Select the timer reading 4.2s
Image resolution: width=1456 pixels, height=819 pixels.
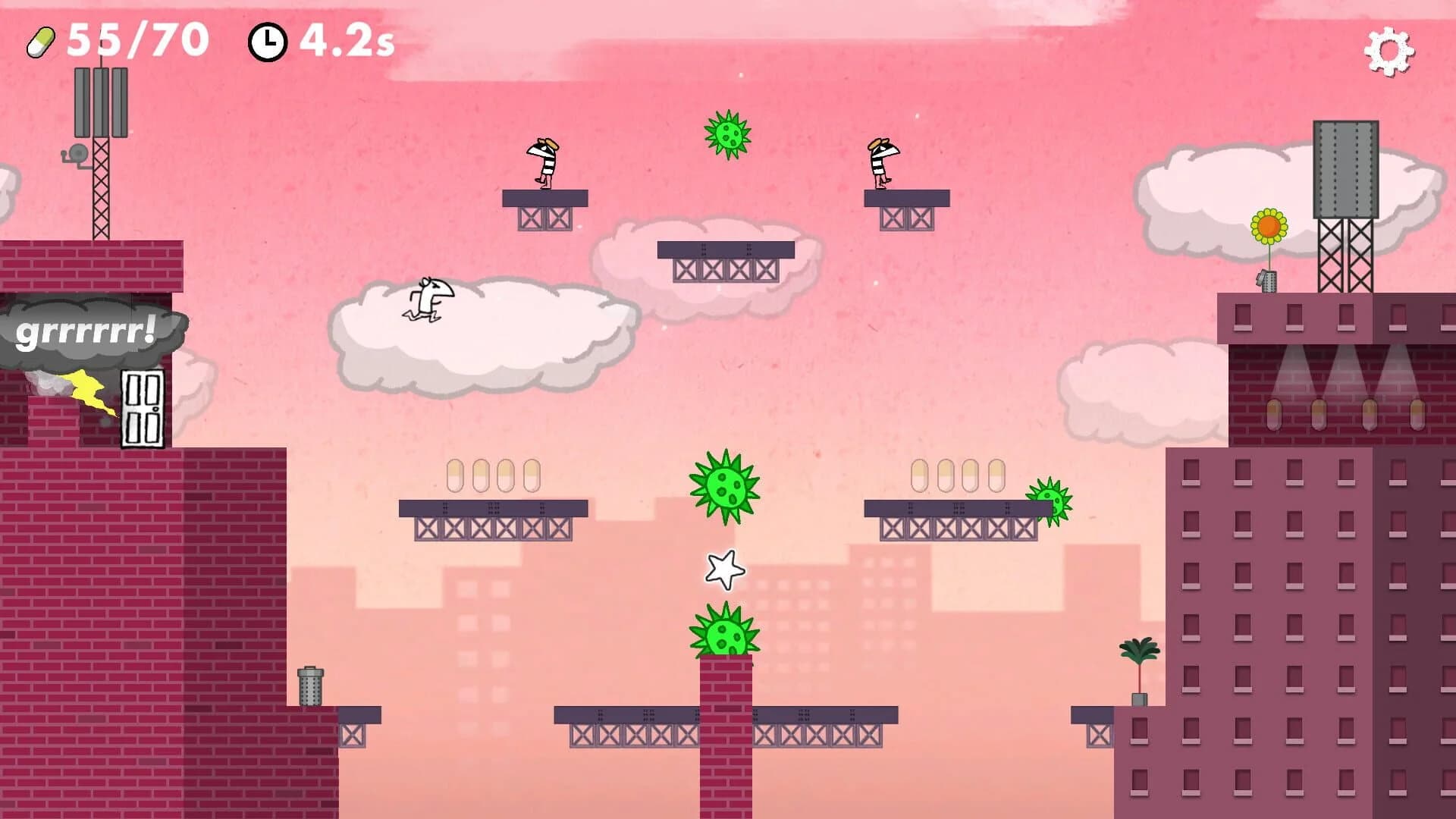point(345,43)
